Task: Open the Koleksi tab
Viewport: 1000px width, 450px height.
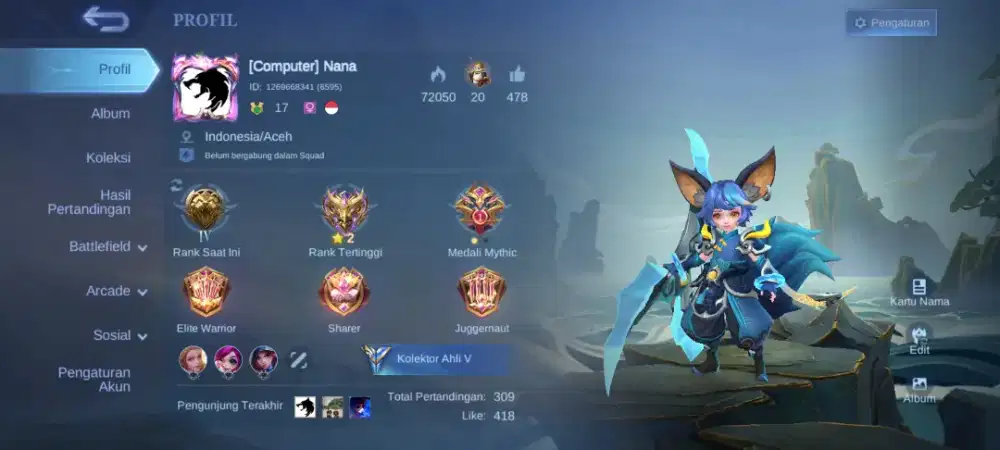Action: pos(108,157)
